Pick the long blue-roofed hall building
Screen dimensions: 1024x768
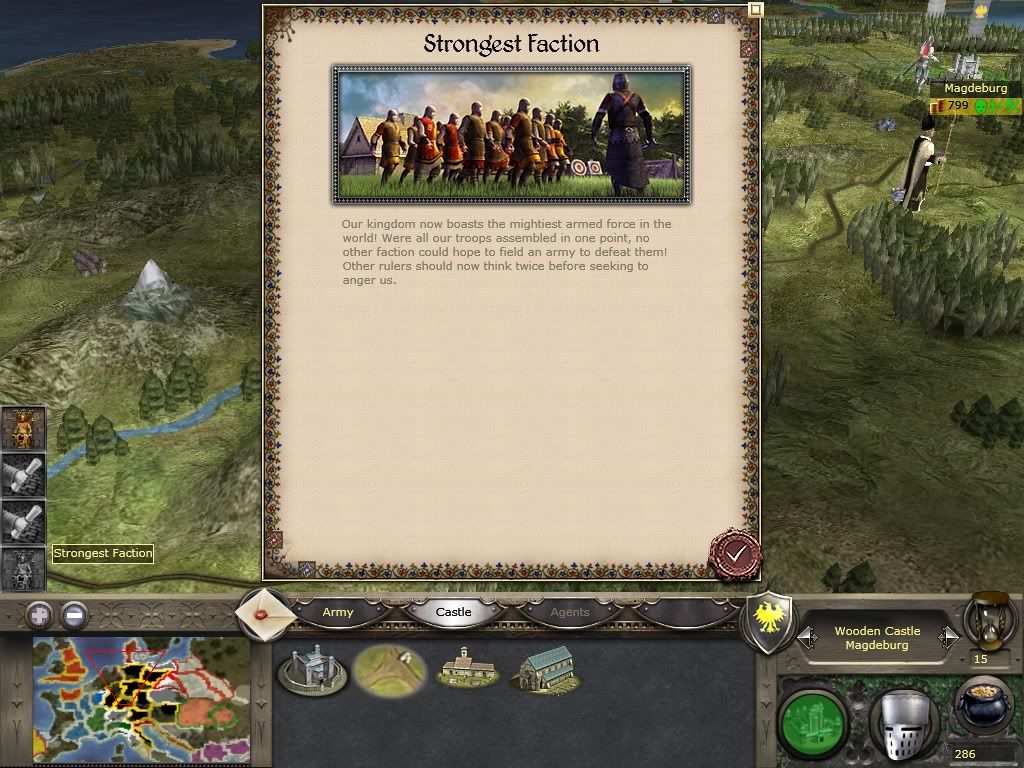click(x=544, y=669)
